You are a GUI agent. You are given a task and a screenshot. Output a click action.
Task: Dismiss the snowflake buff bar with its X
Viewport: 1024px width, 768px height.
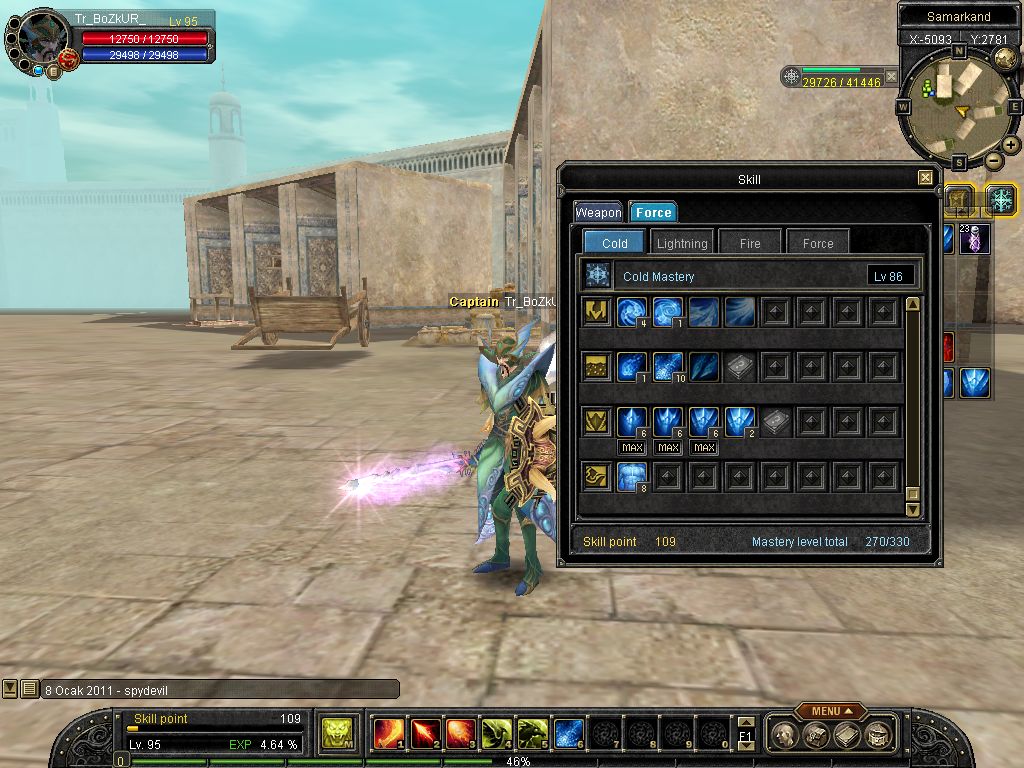(891, 76)
